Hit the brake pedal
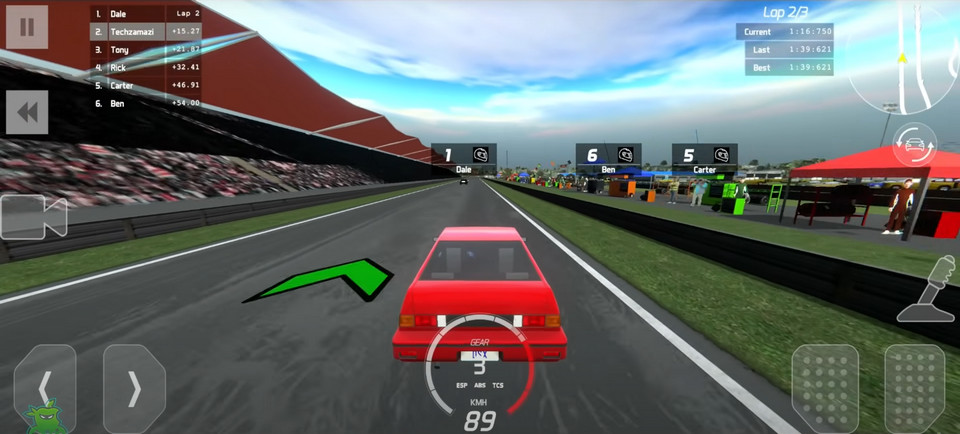Viewport: 960px width, 434px height. (x=825, y=388)
